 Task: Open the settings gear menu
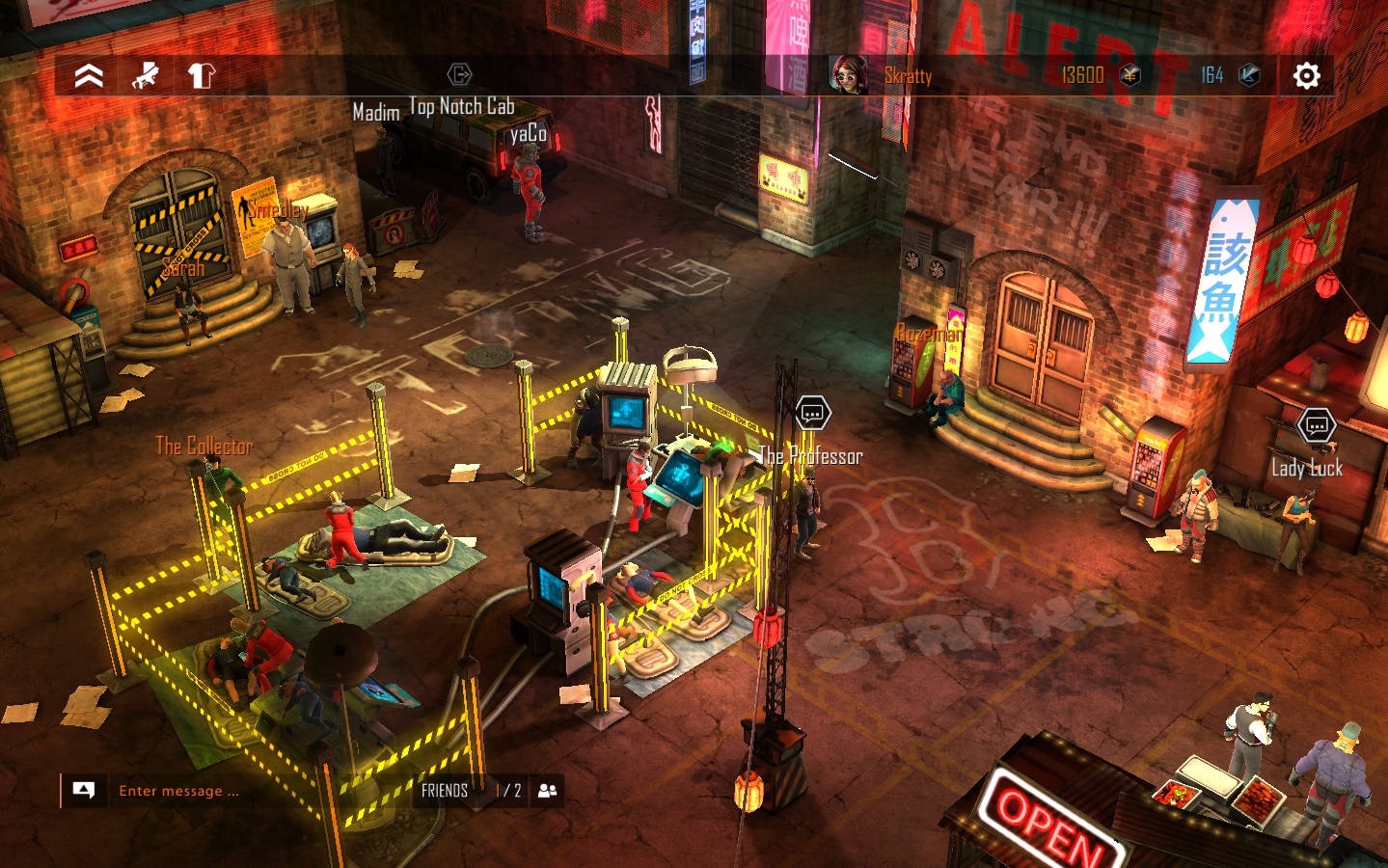tap(1306, 75)
